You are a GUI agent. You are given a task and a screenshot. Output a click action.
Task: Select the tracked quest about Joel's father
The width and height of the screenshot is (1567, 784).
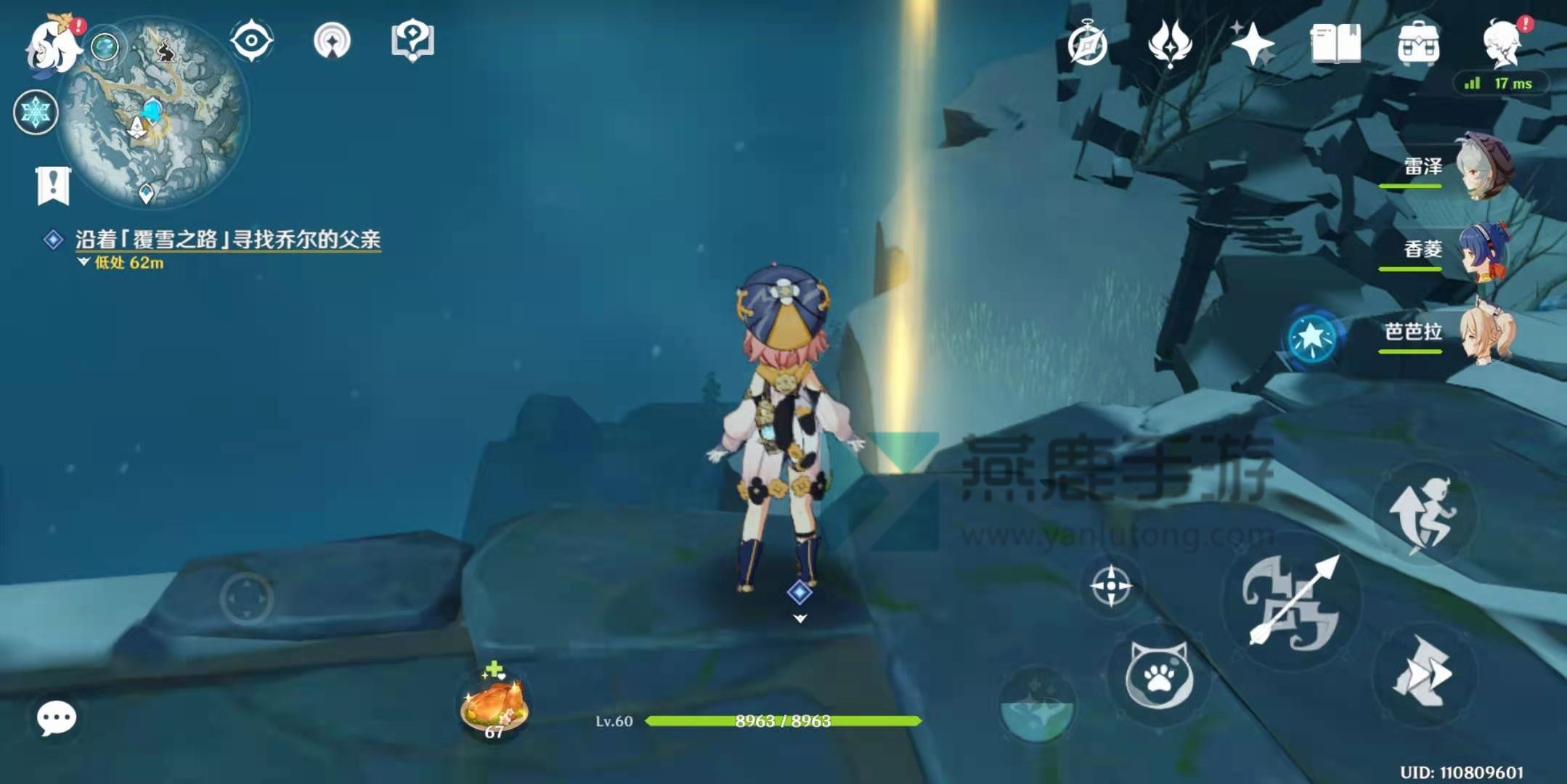(x=227, y=240)
